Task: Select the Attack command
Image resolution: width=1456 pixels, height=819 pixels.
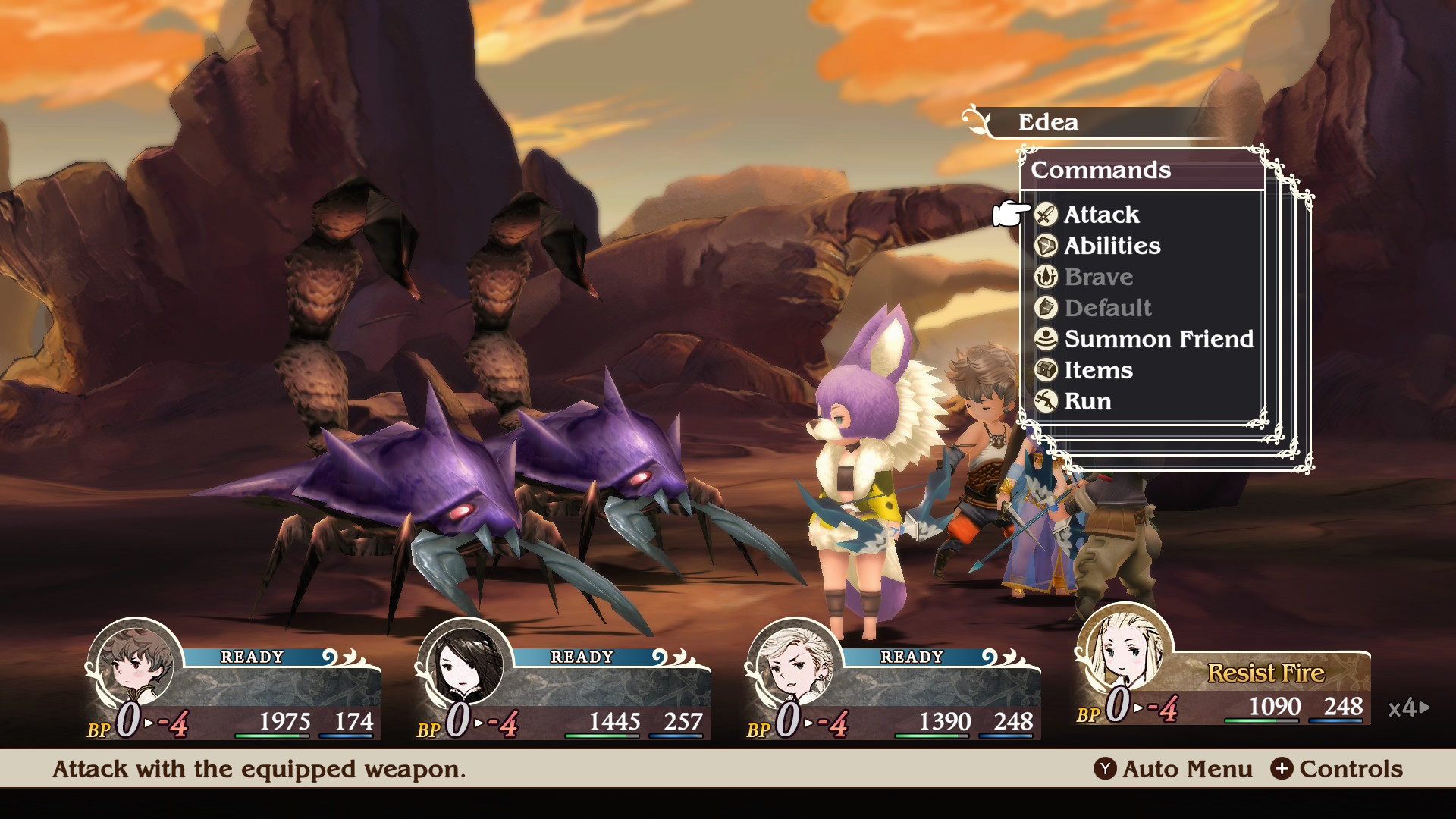Action: (1101, 215)
